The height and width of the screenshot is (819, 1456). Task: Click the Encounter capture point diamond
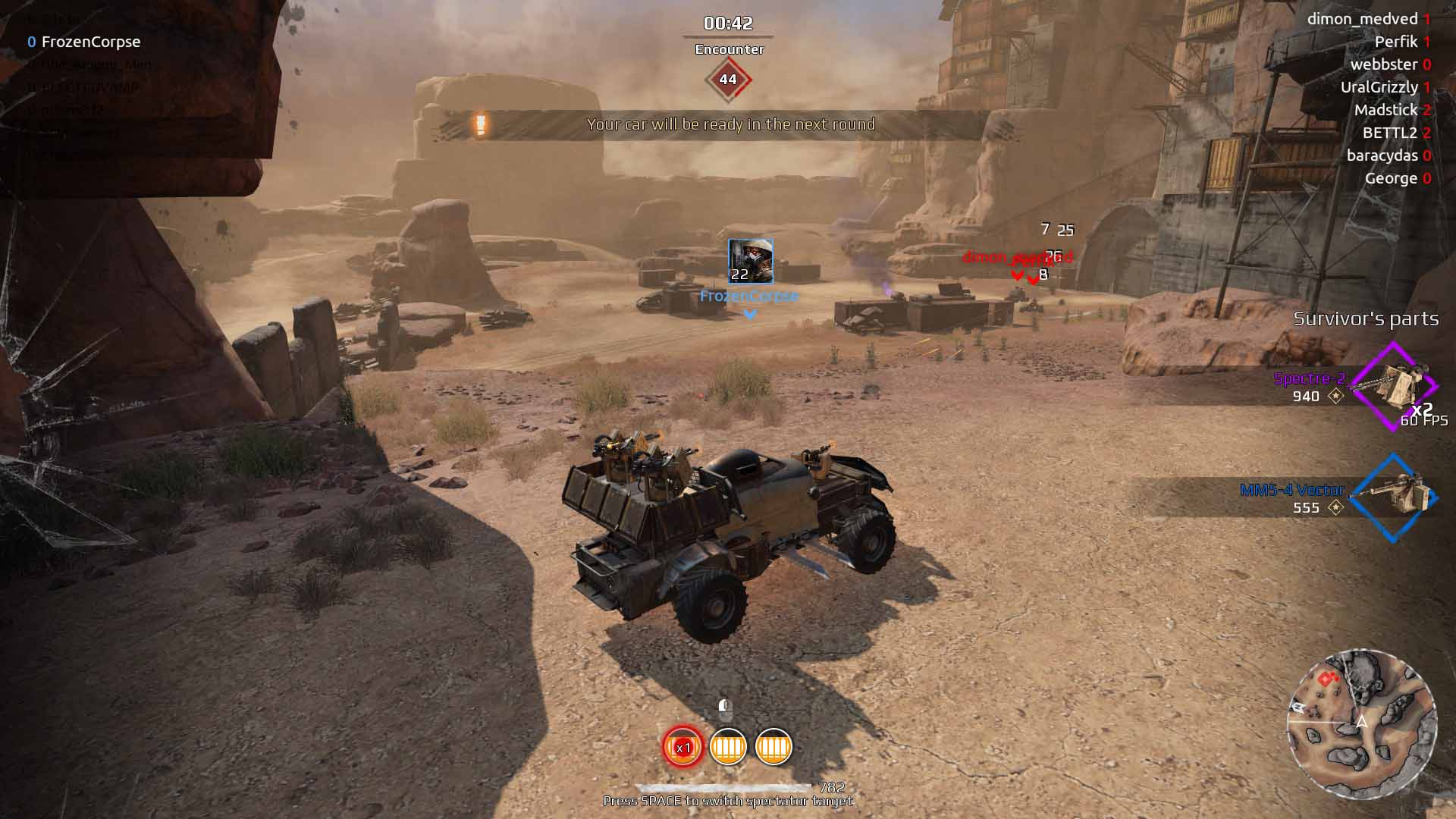(728, 80)
